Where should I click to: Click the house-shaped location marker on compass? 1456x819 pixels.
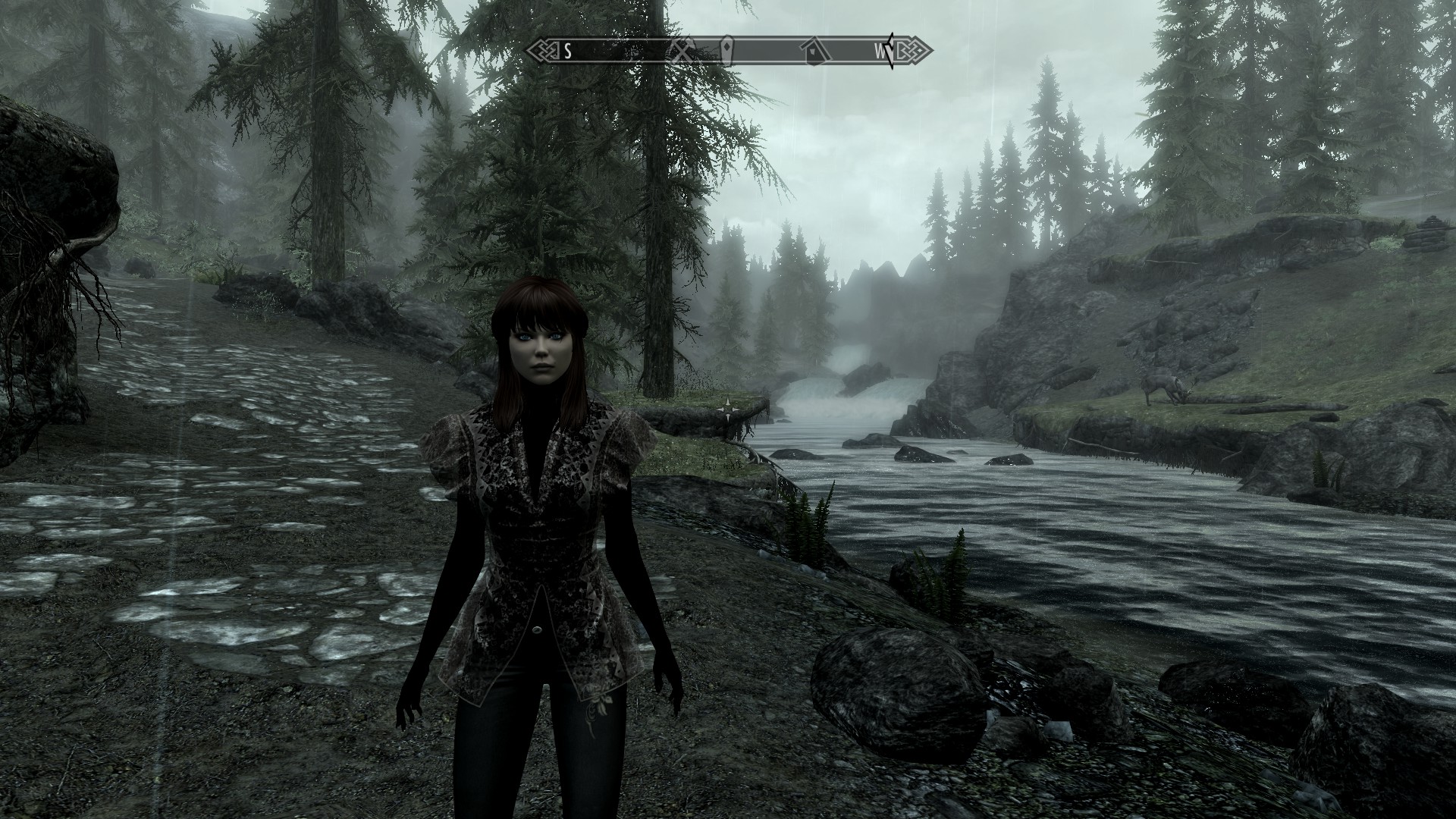pyautogui.click(x=816, y=51)
